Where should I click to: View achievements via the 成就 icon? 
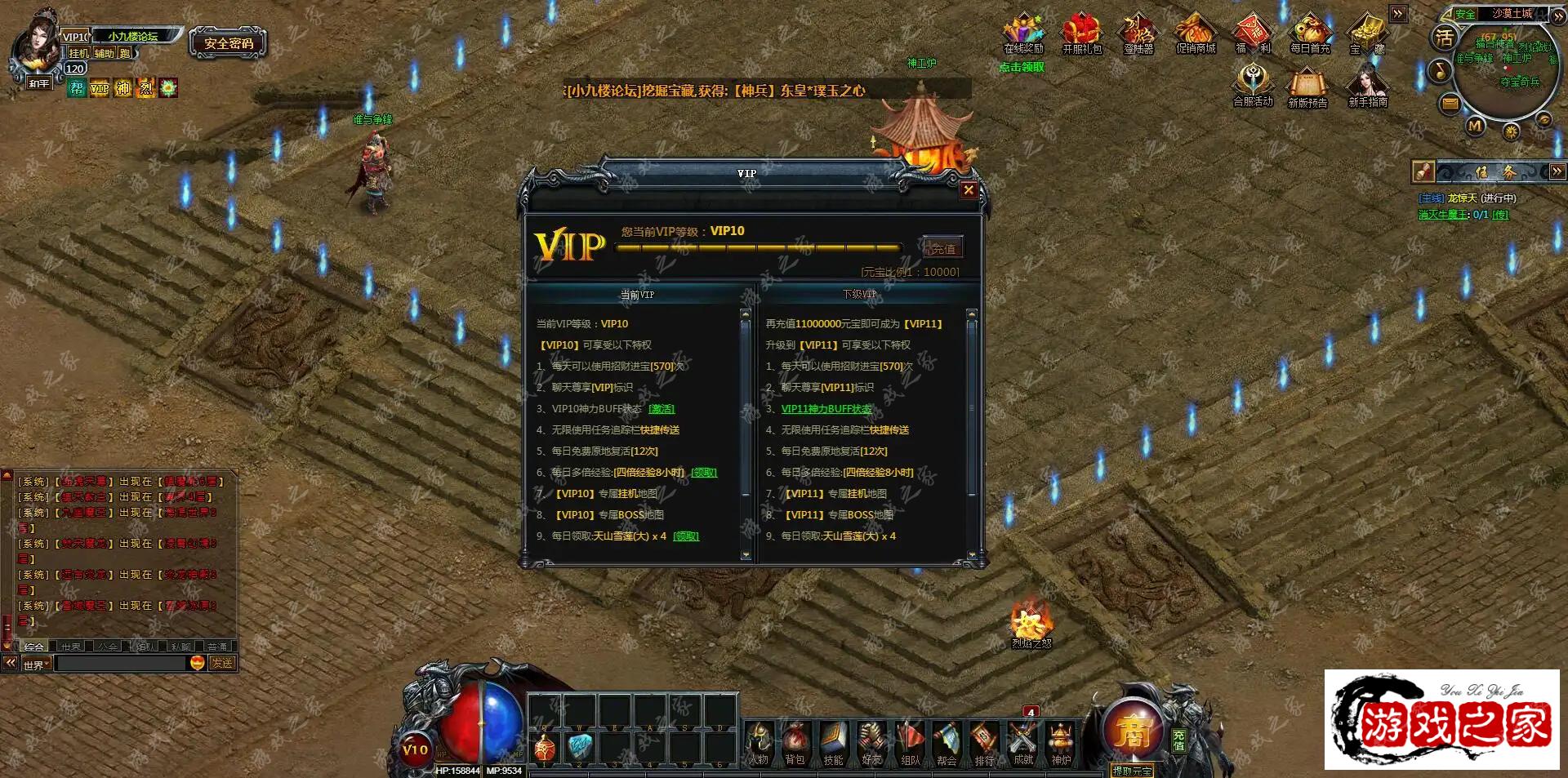(1021, 743)
